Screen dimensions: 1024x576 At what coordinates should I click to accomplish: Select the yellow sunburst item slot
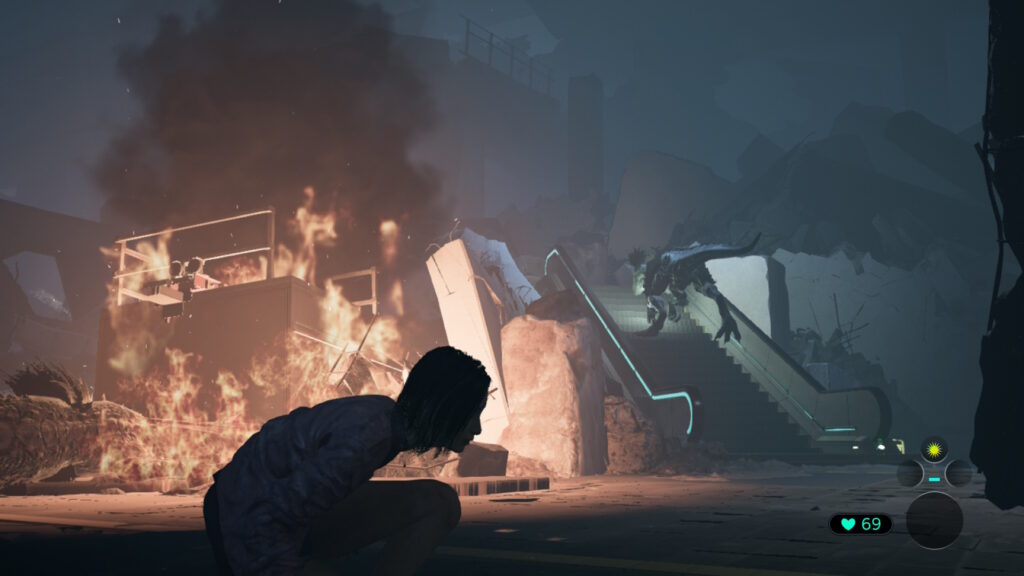[934, 449]
